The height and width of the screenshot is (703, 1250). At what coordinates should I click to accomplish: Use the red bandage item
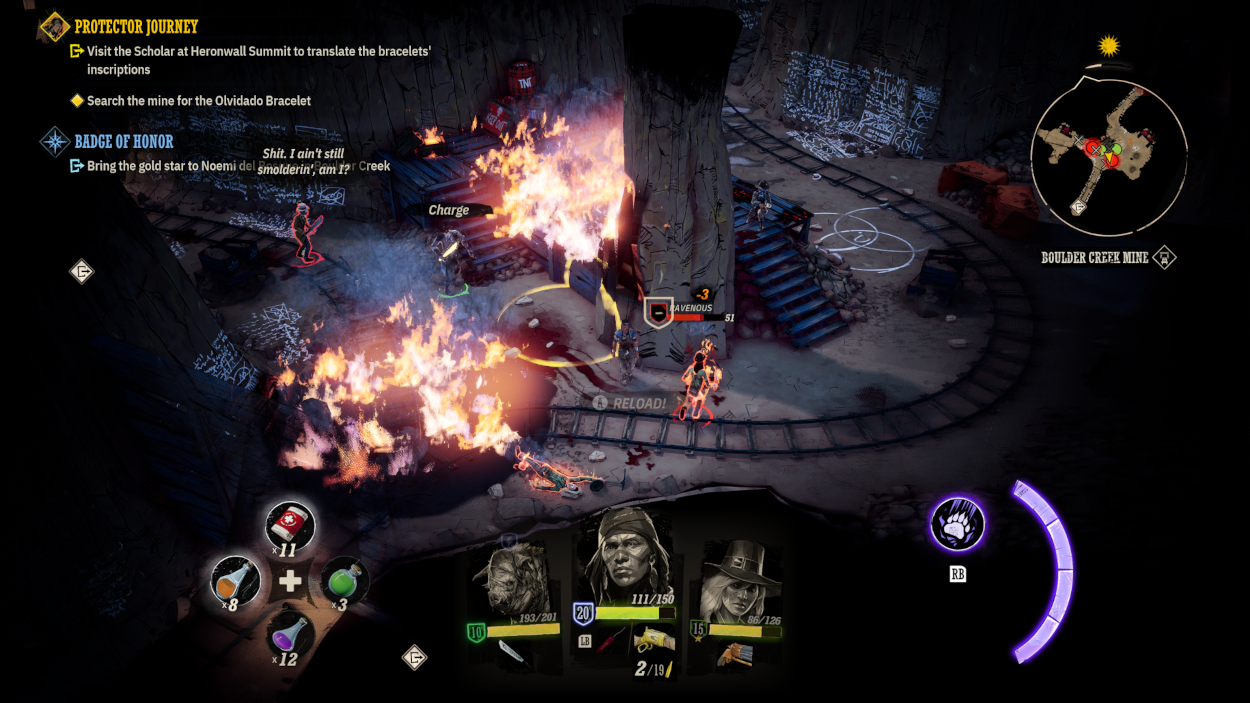pos(291,526)
